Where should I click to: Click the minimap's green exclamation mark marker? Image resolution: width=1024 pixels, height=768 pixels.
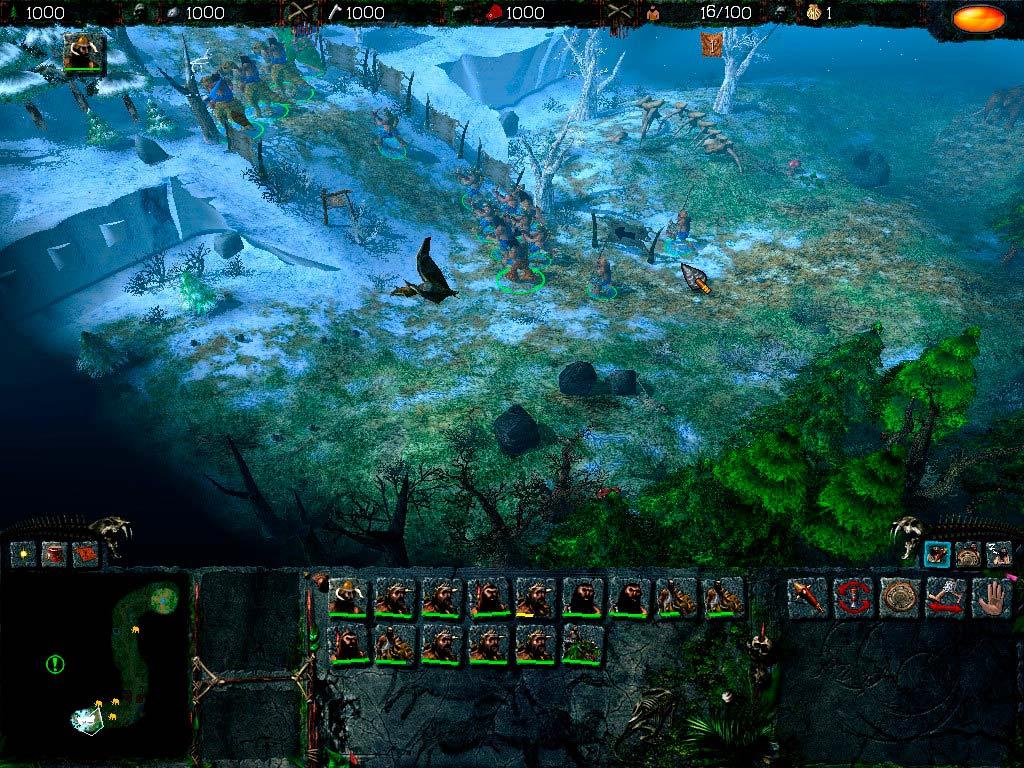[55, 663]
